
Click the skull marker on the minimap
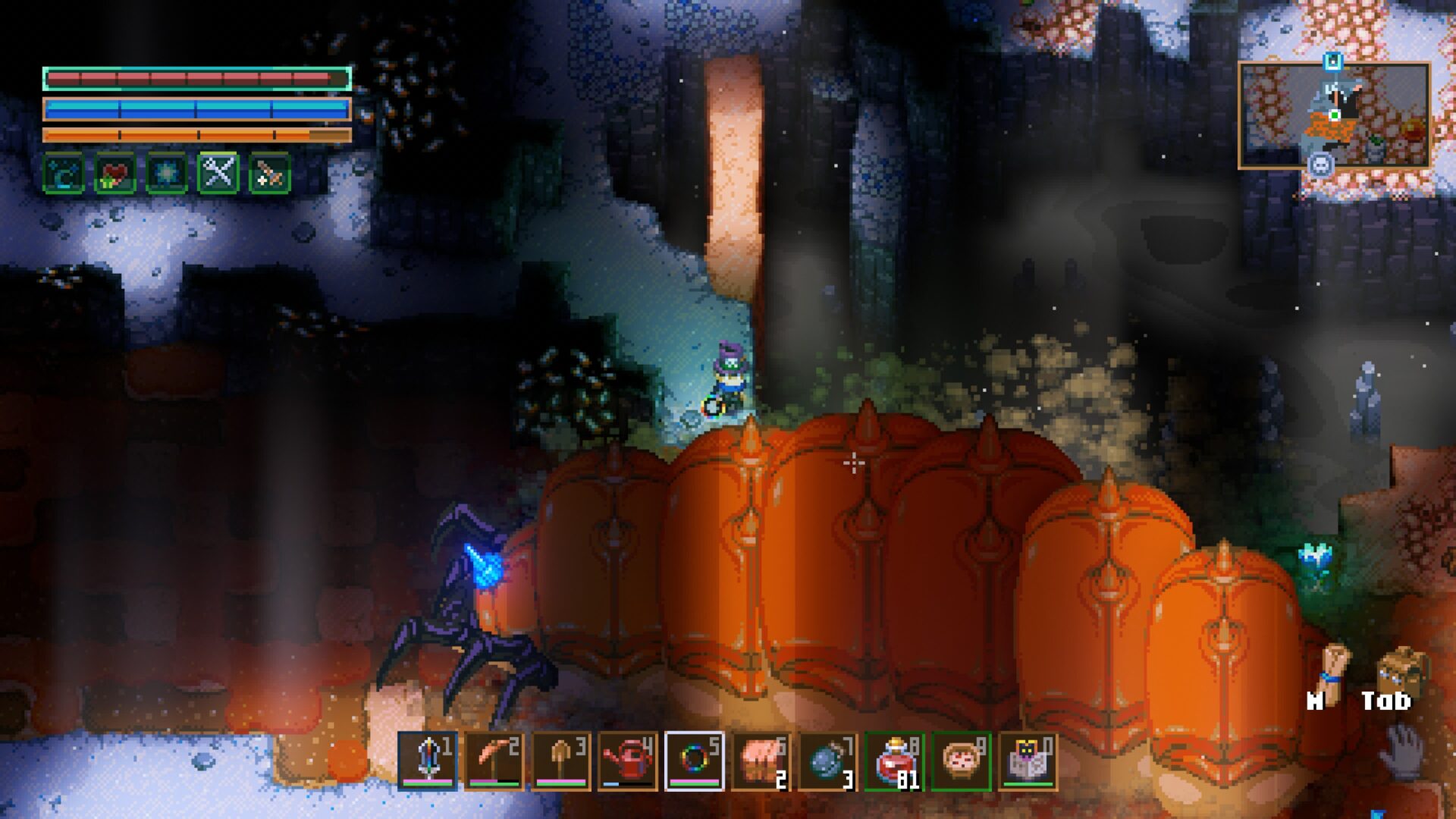coord(1321,164)
